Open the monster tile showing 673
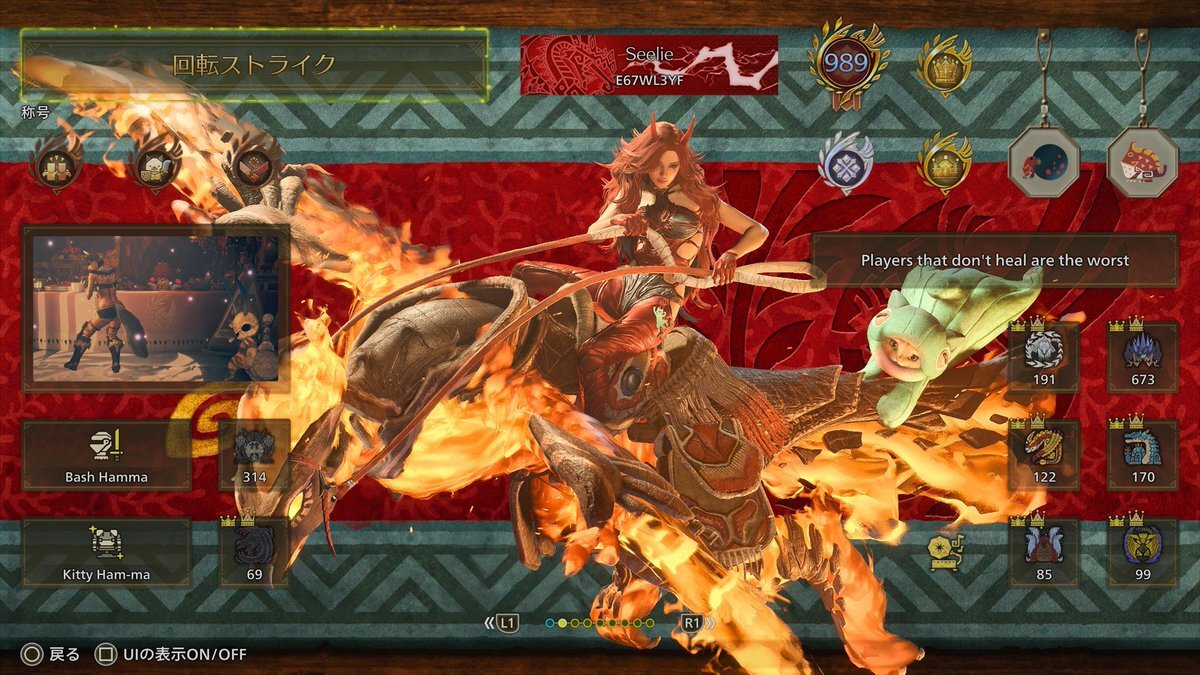1200x675 pixels. coord(1142,357)
